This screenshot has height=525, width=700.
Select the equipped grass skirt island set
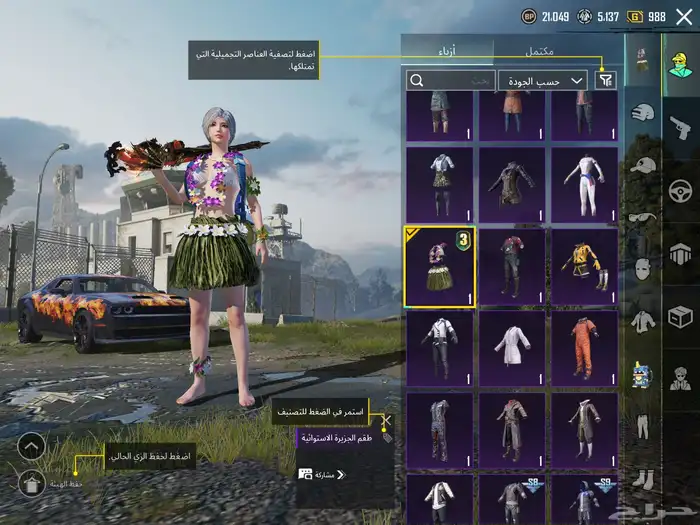439,267
